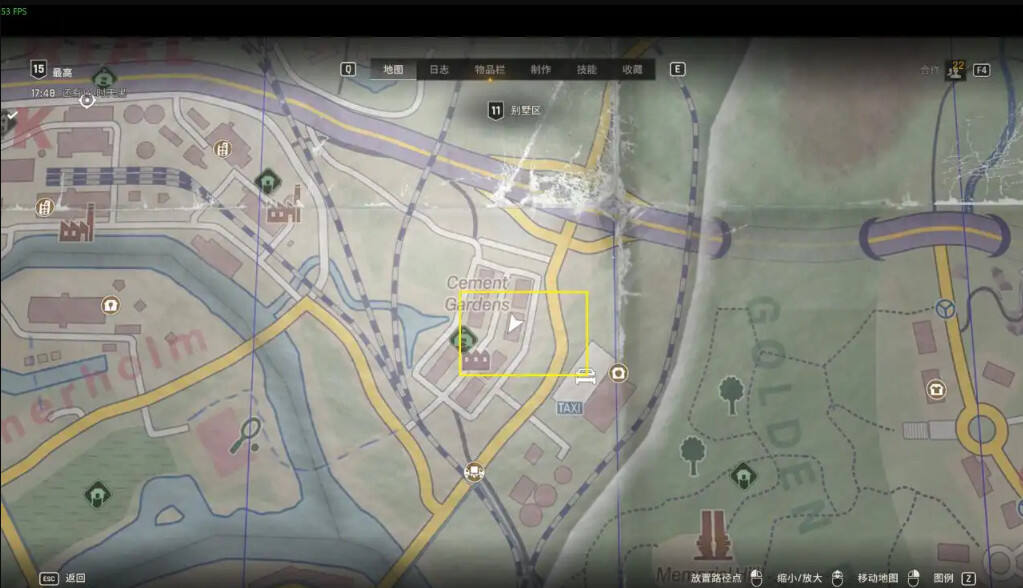Switch to the 地图 map tab
This screenshot has height=588, width=1023.
coord(394,69)
